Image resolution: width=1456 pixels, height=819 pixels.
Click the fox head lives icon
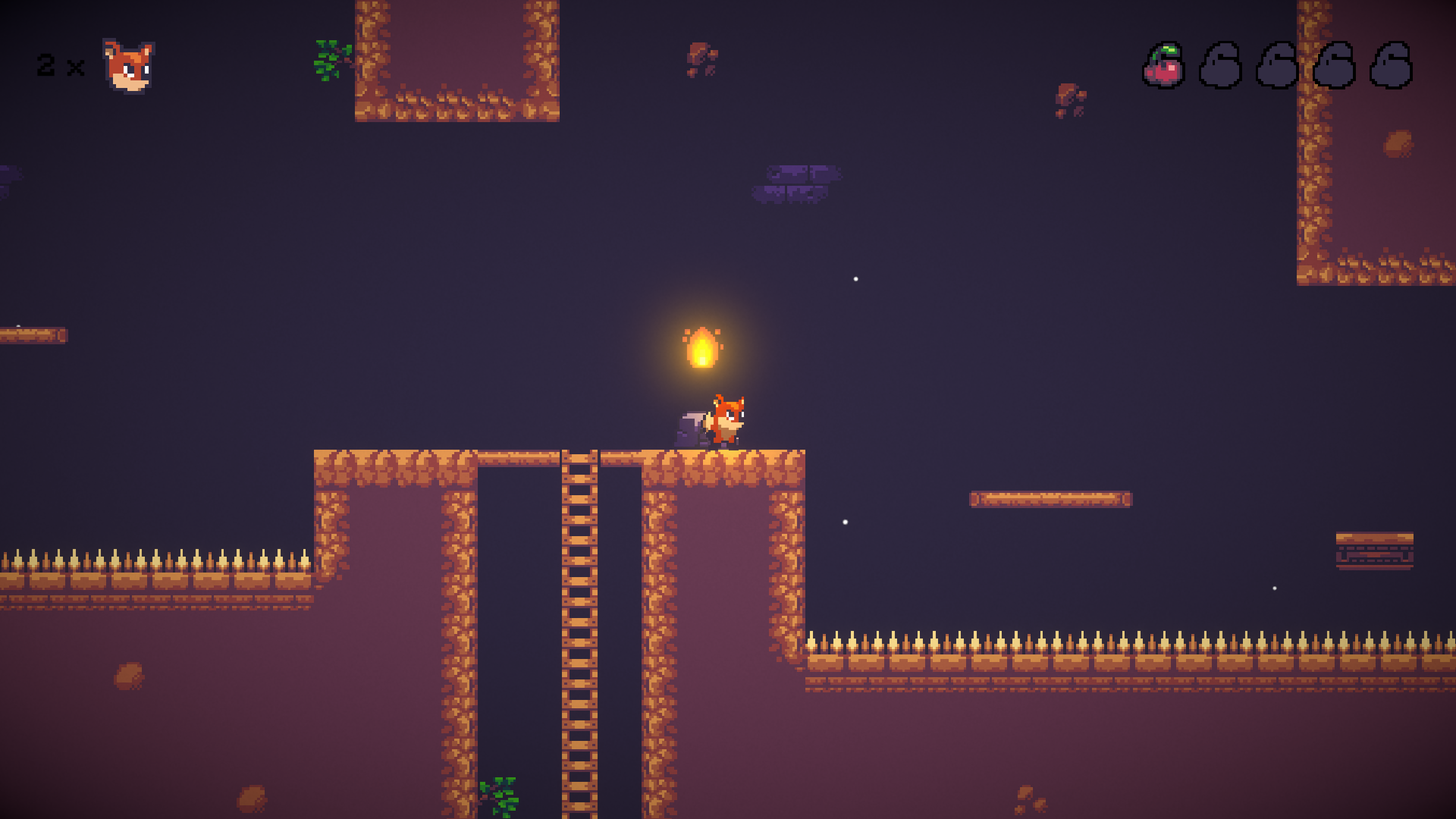point(128,67)
